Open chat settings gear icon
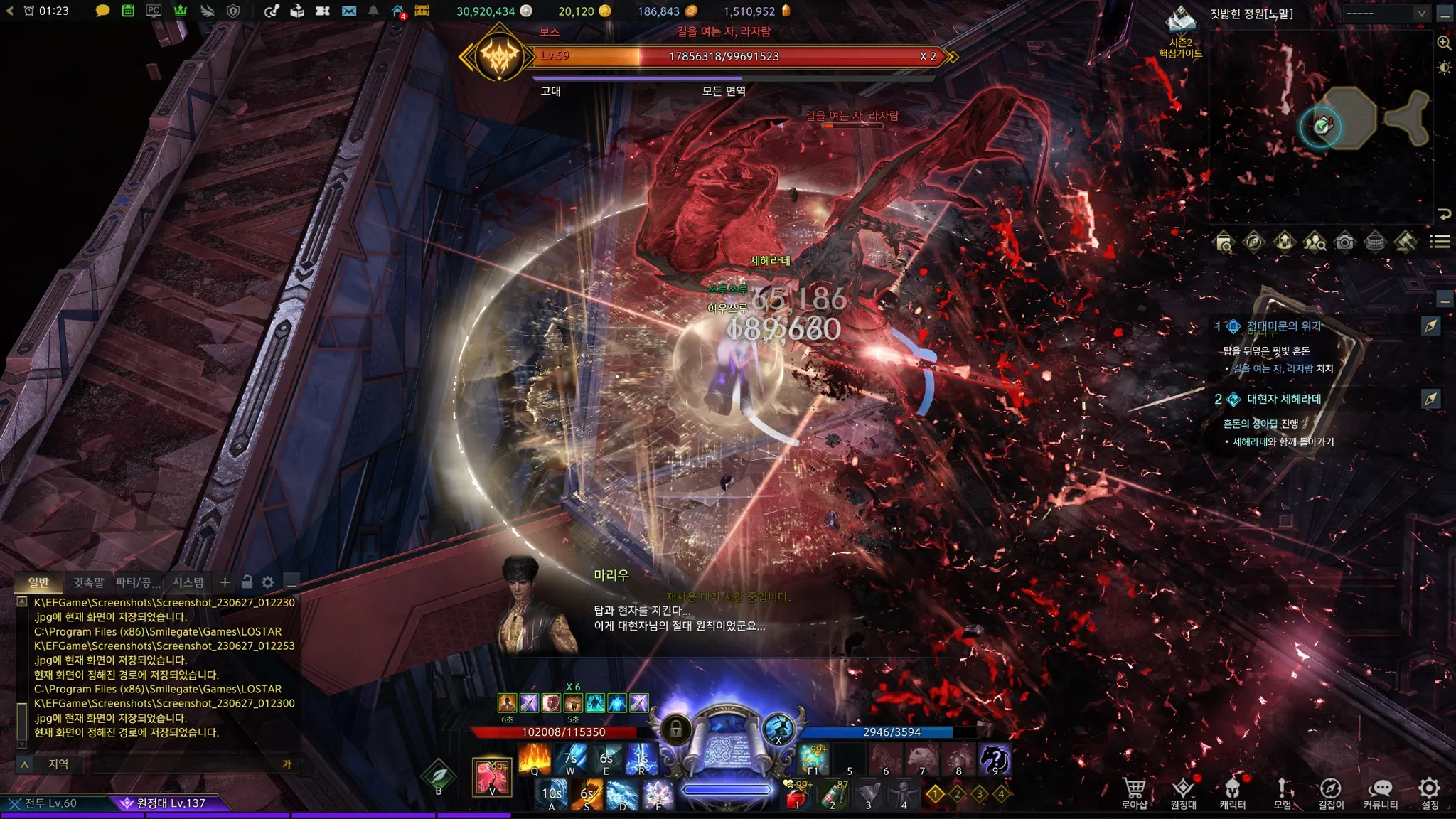This screenshot has width=1456, height=819. [x=268, y=582]
